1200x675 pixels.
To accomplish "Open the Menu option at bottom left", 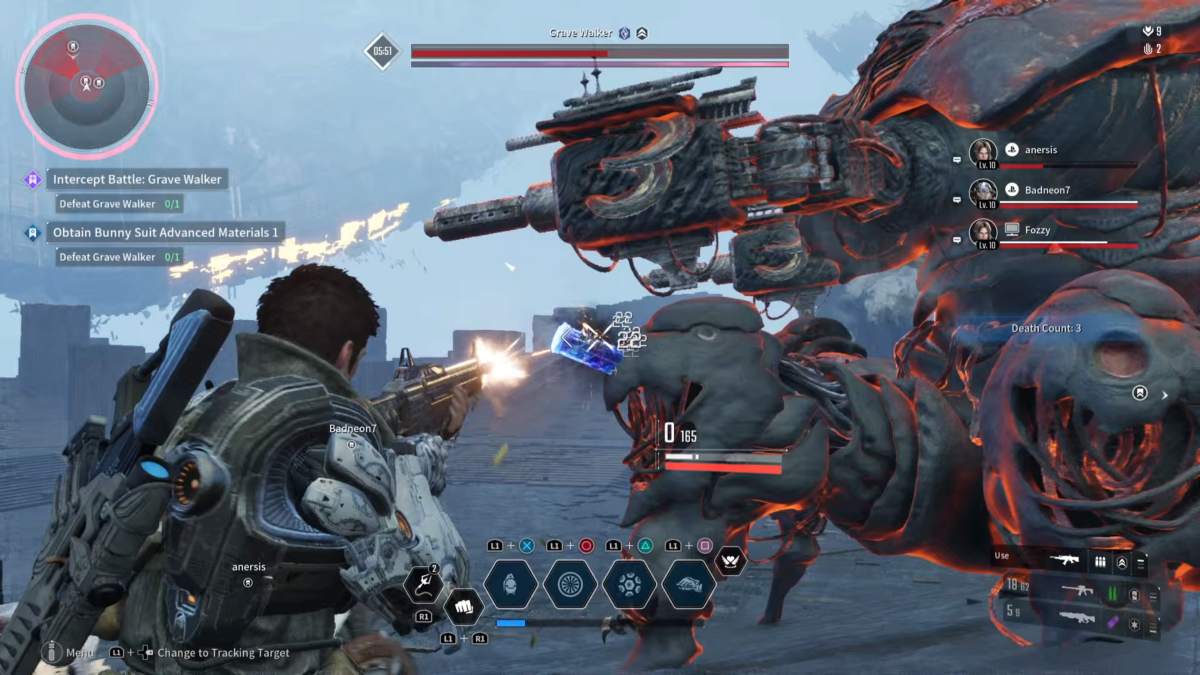I will coord(80,653).
